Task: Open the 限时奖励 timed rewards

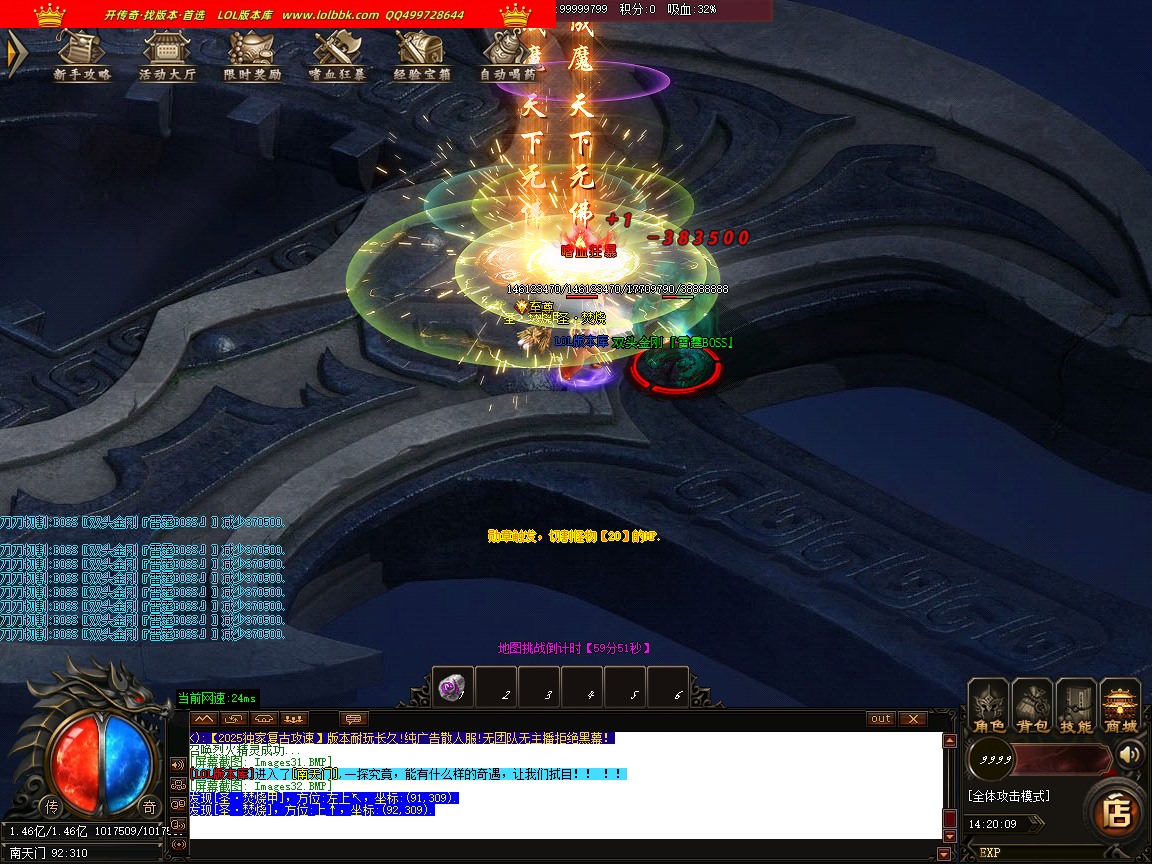Action: pyautogui.click(x=252, y=55)
